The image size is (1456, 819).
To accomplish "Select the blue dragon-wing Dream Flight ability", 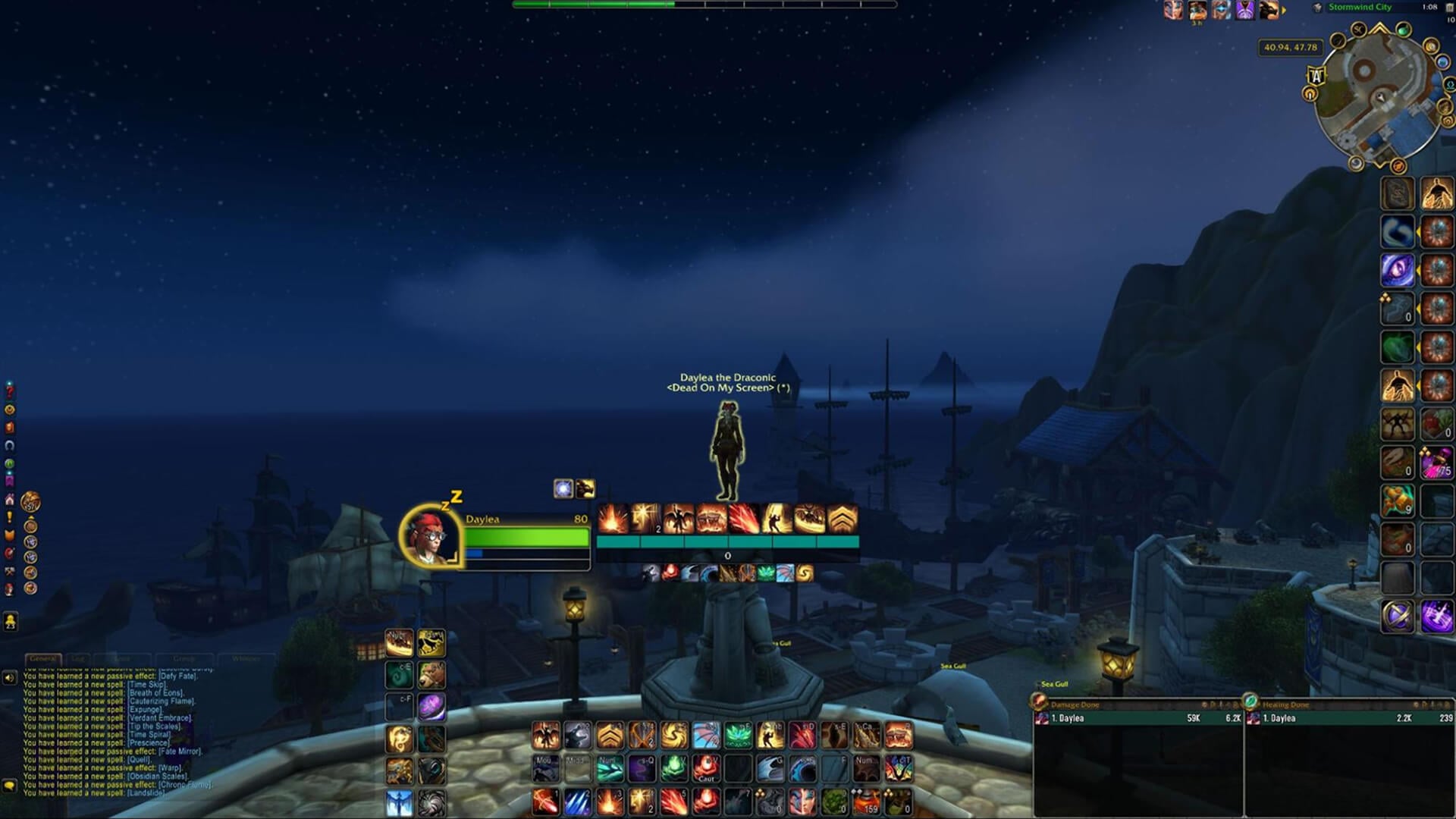I will coord(707,736).
